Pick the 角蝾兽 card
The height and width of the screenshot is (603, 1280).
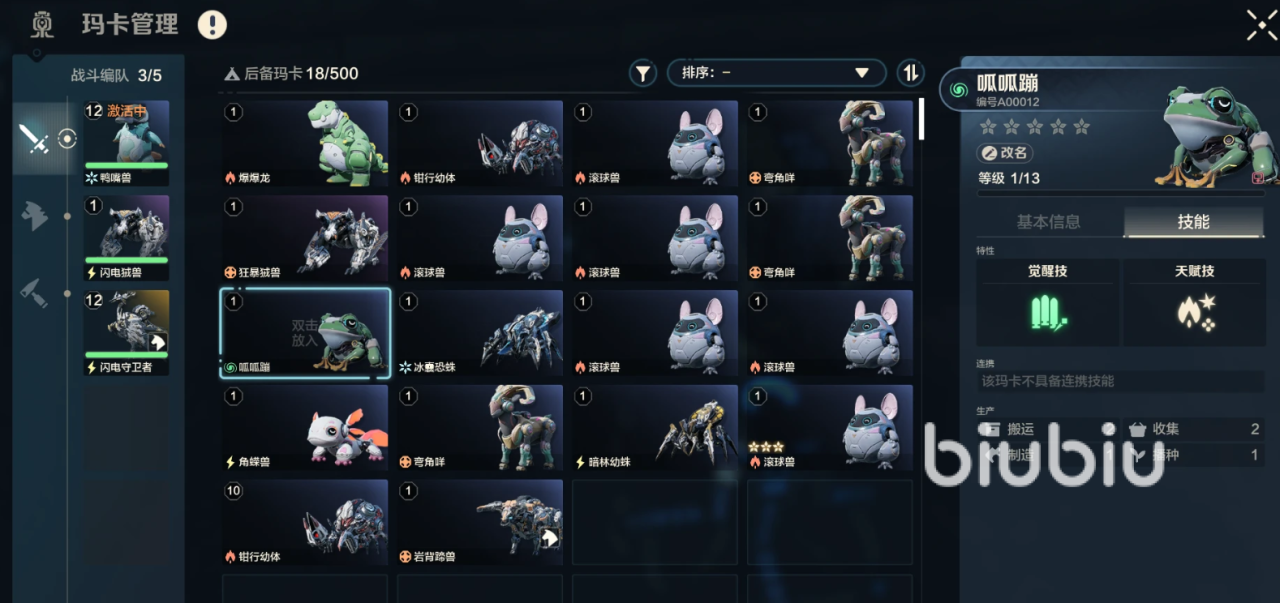point(305,429)
